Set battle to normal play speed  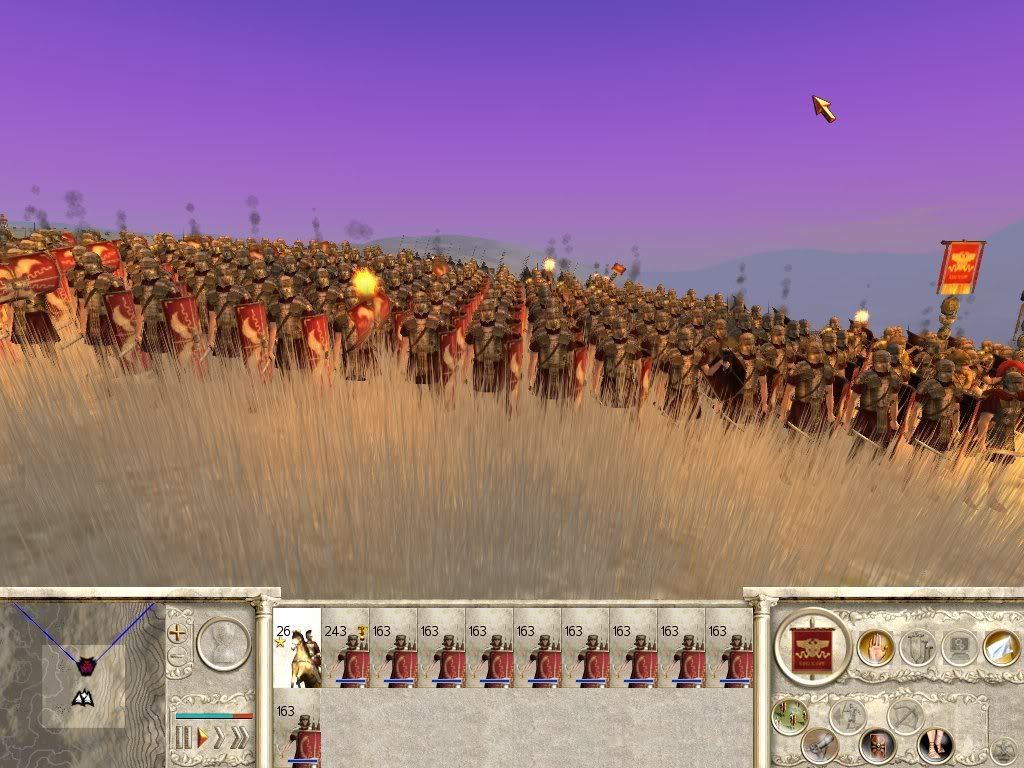click(202, 738)
